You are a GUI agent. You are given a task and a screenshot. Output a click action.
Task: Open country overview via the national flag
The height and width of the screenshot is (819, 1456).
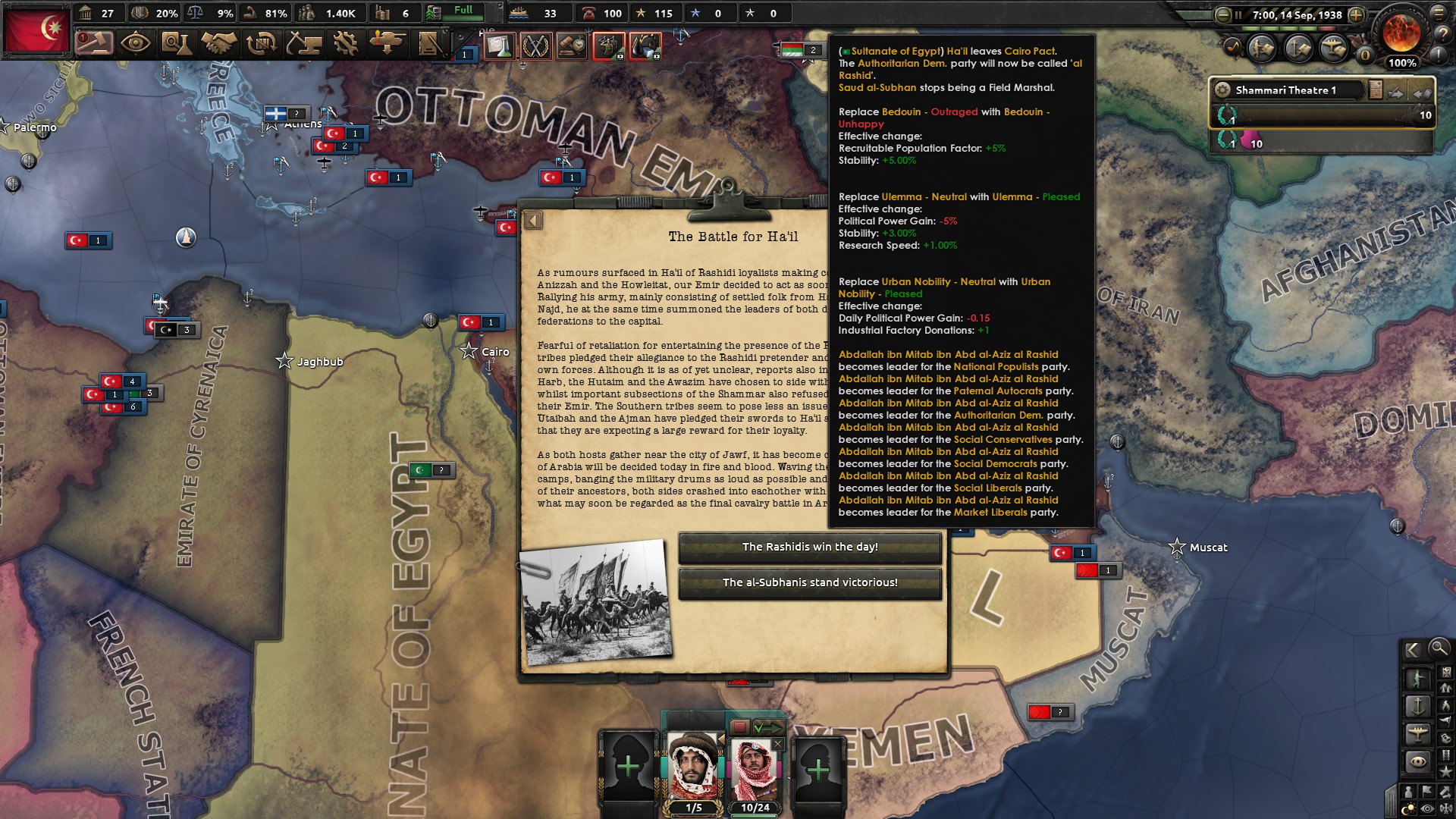36,30
